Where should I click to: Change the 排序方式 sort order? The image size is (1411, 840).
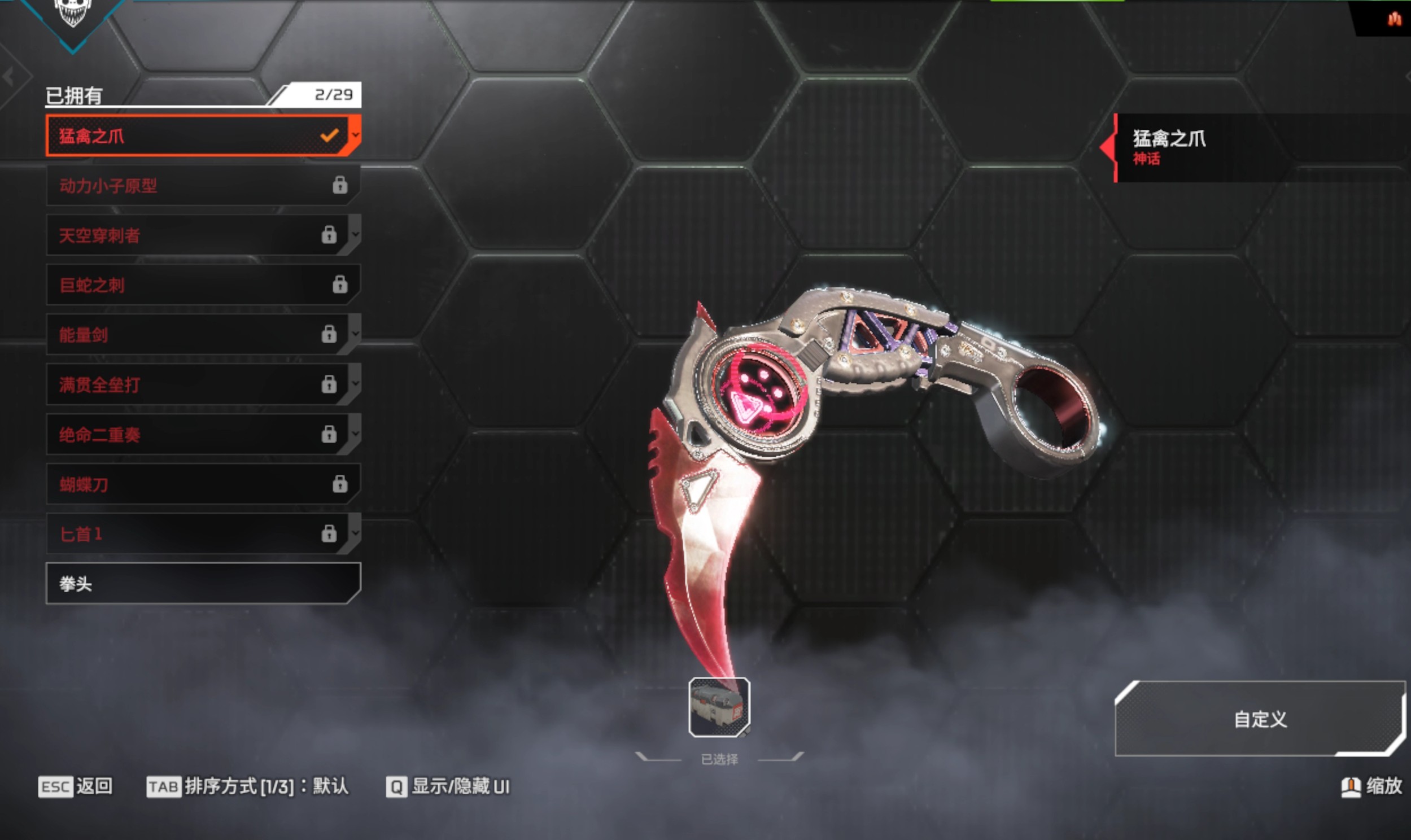[247, 786]
